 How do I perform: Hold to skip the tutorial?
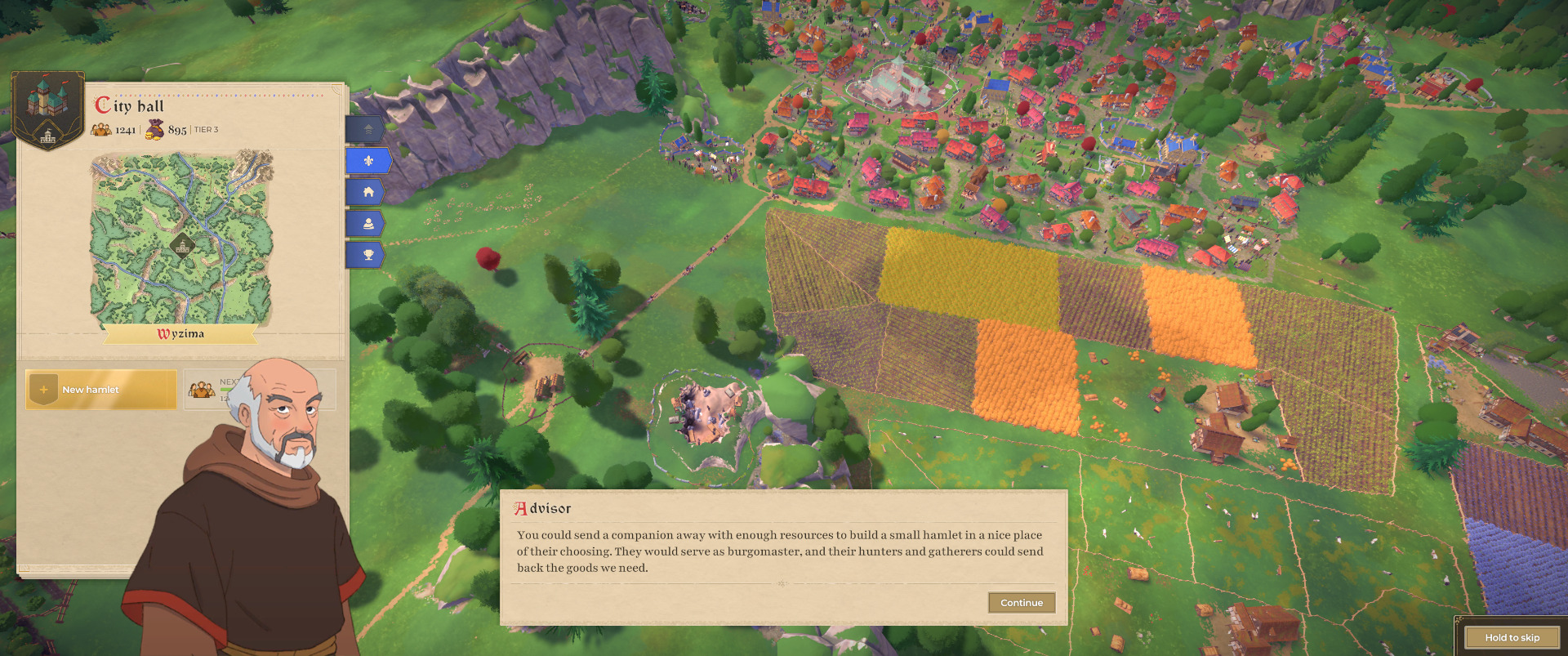click(x=1512, y=637)
